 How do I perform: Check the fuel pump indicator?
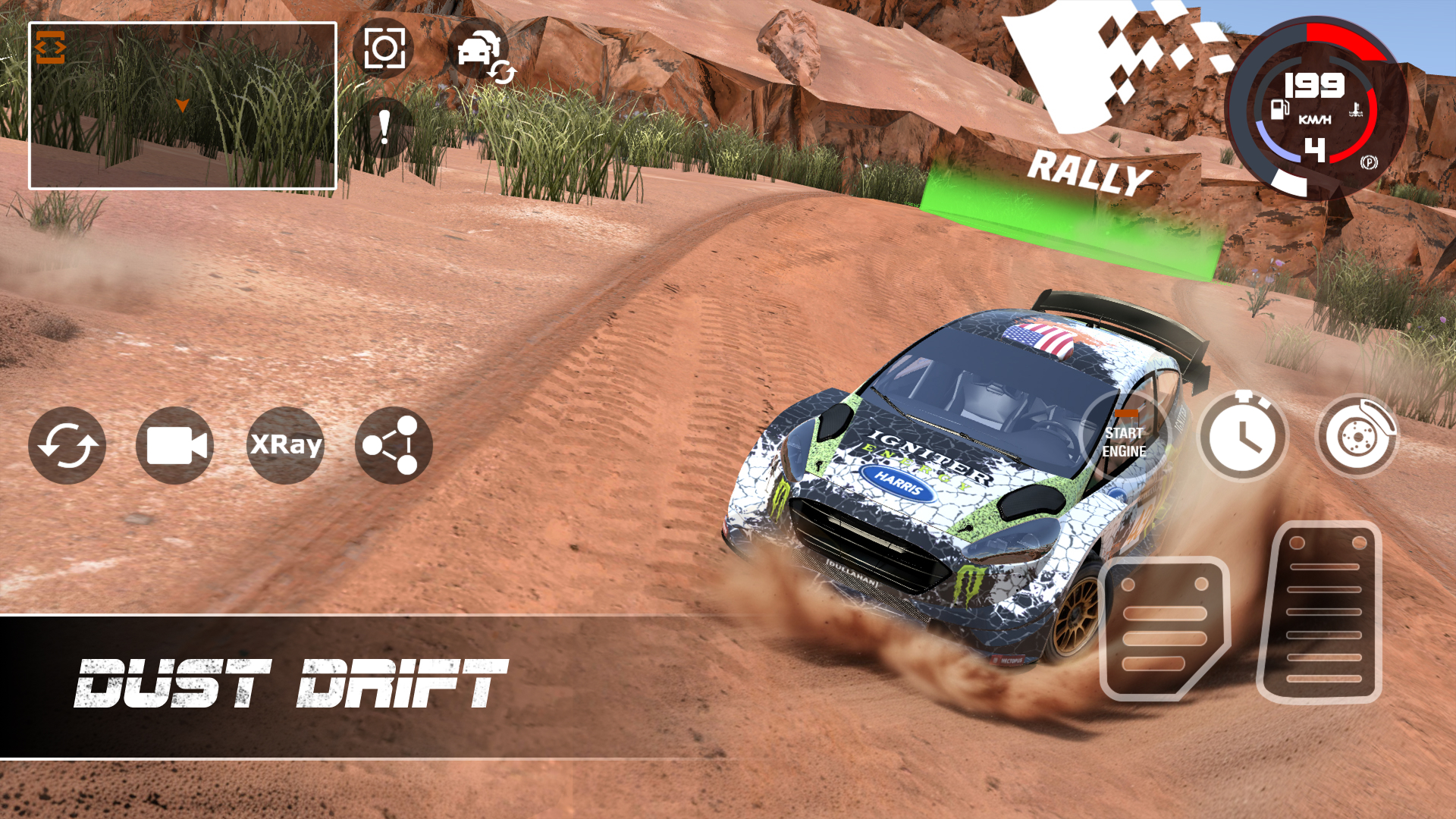pos(1279,111)
